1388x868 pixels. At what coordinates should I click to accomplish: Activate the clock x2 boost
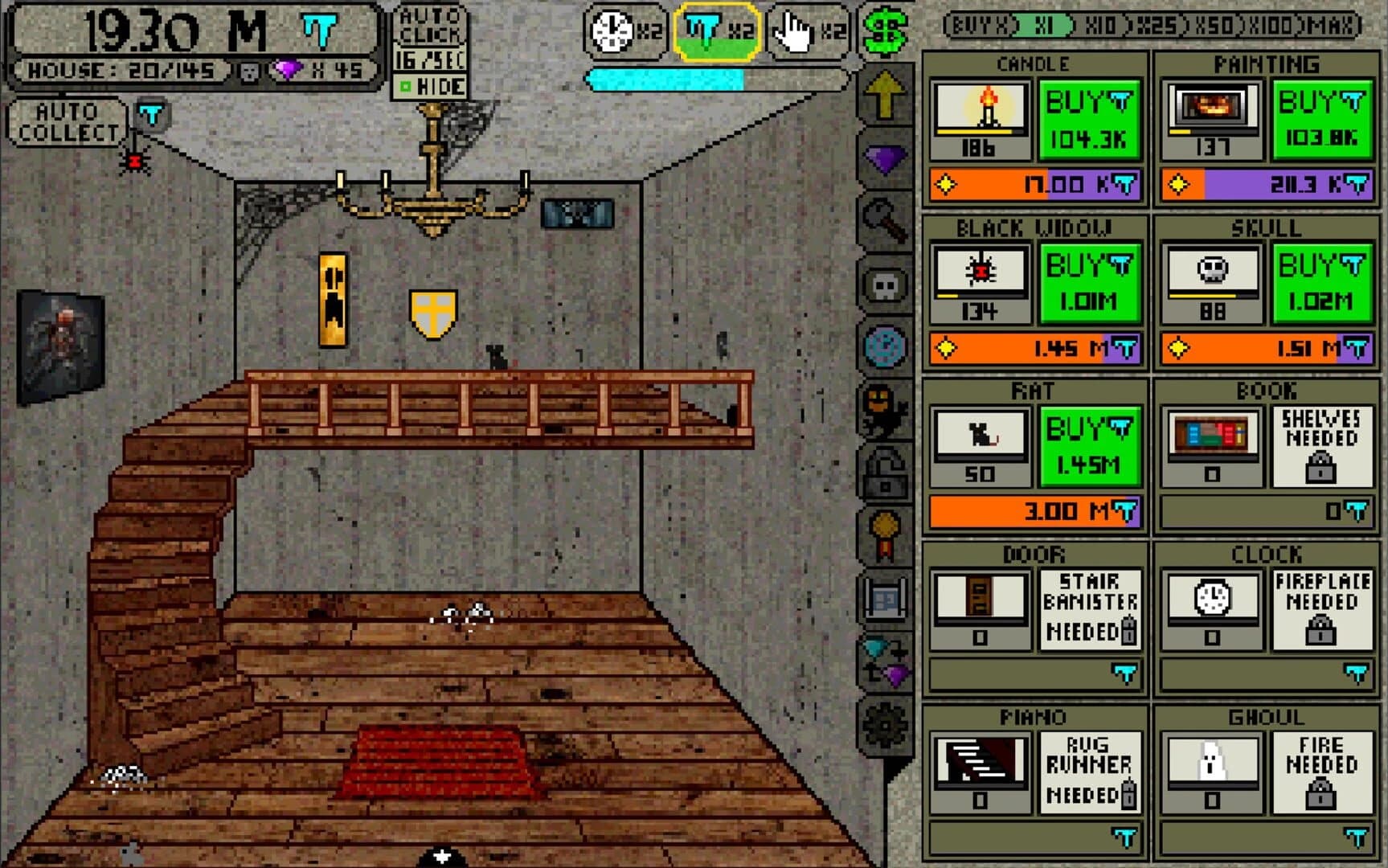pyautogui.click(x=624, y=32)
